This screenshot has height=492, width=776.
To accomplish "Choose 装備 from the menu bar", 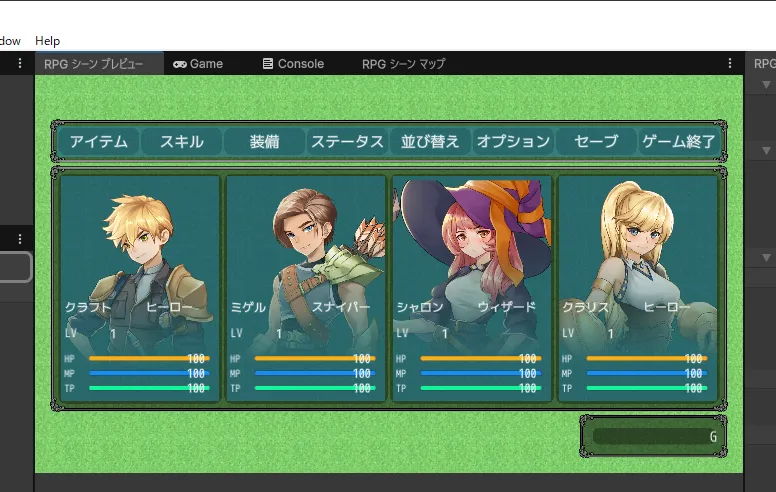I will tap(264, 141).
